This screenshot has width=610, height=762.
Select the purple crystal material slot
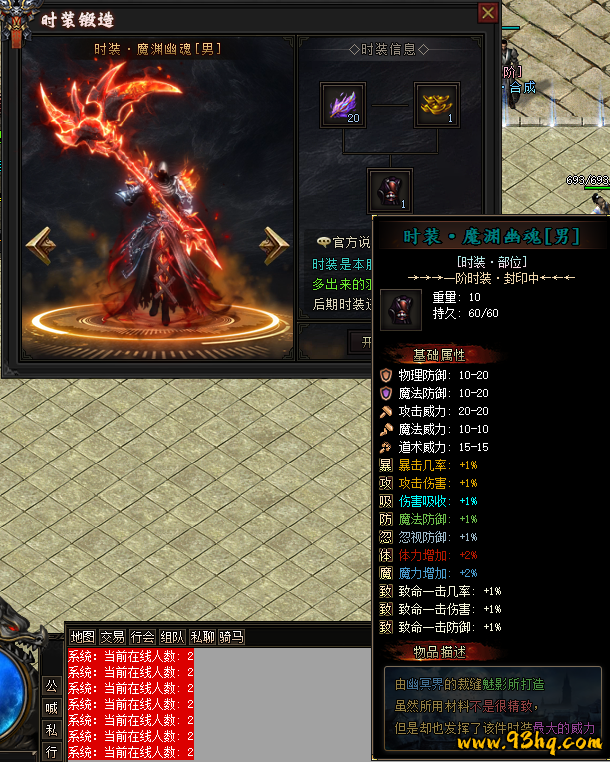(342, 105)
